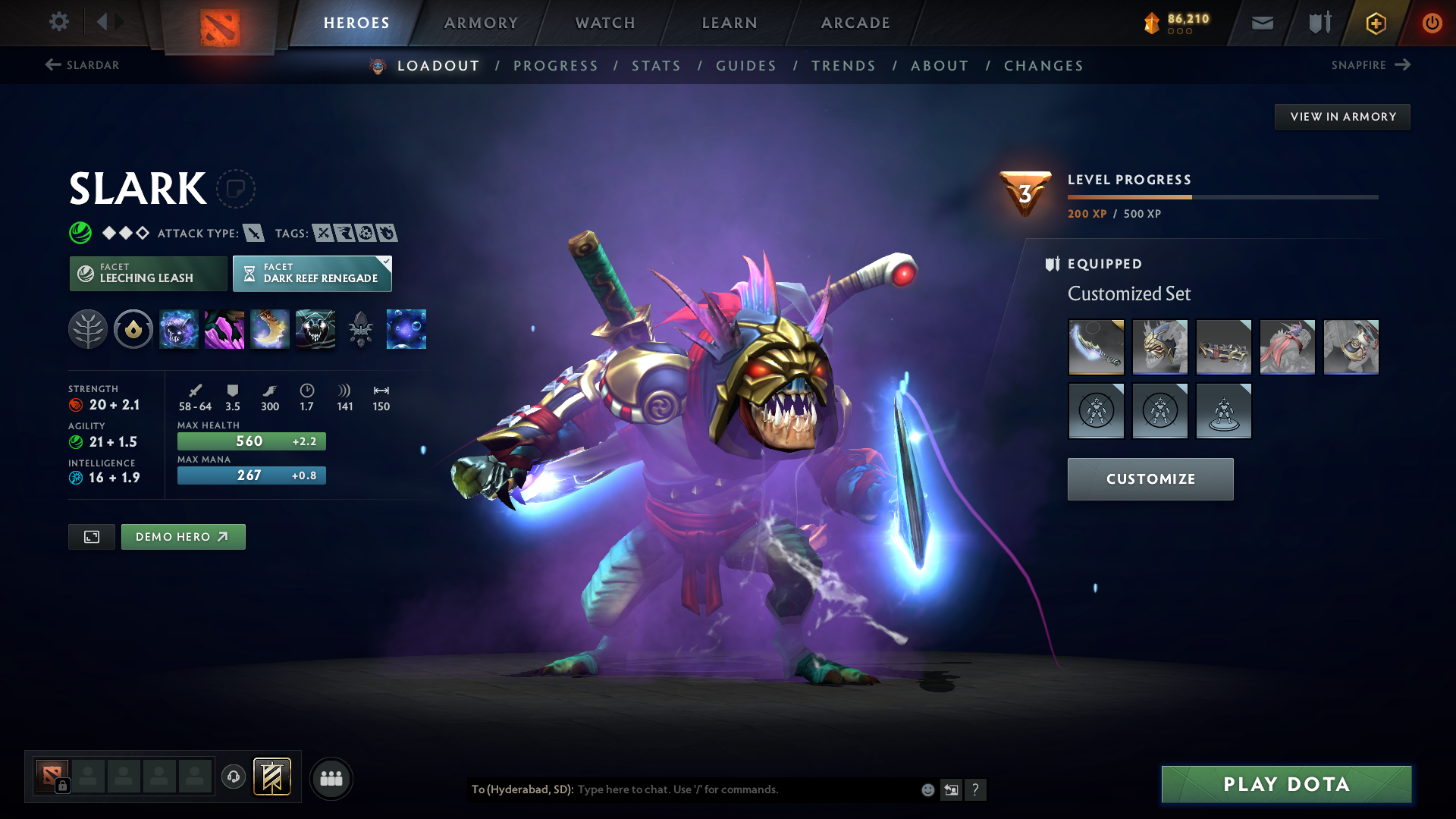
Task: Select the equipped weapon thumbnail
Action: 1096,347
